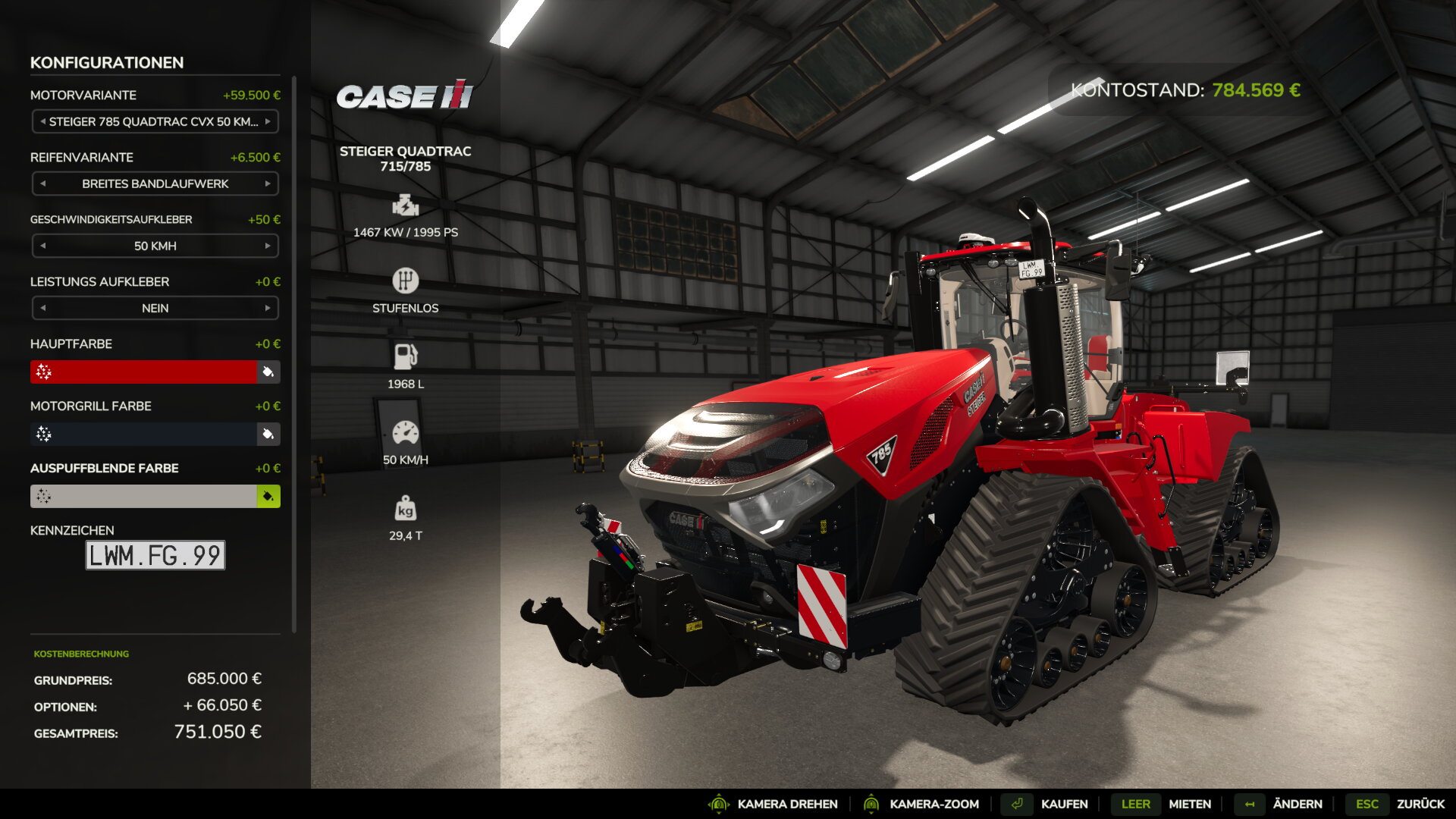Image resolution: width=1456 pixels, height=819 pixels.
Task: Open the green Auspuffblende paint bucket
Action: pos(268,496)
